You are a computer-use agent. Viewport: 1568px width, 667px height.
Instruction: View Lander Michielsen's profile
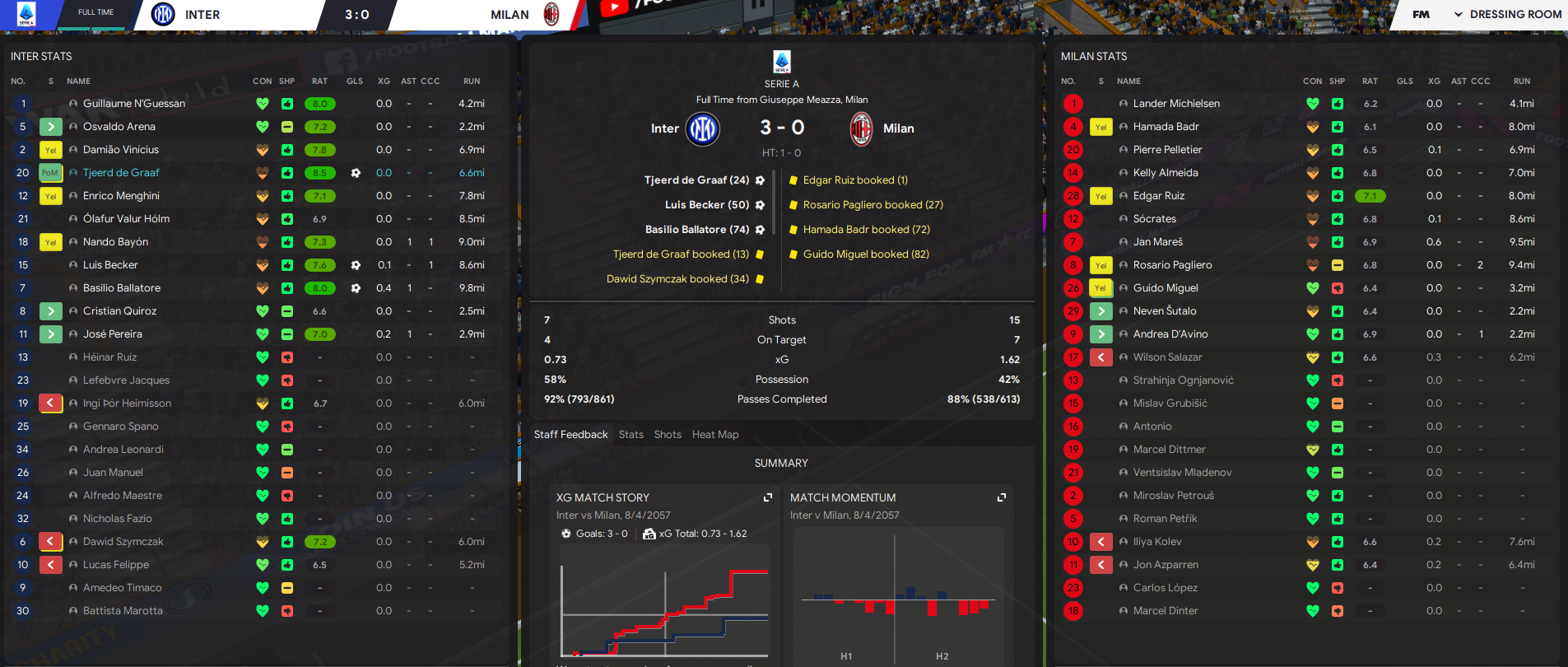(1176, 104)
